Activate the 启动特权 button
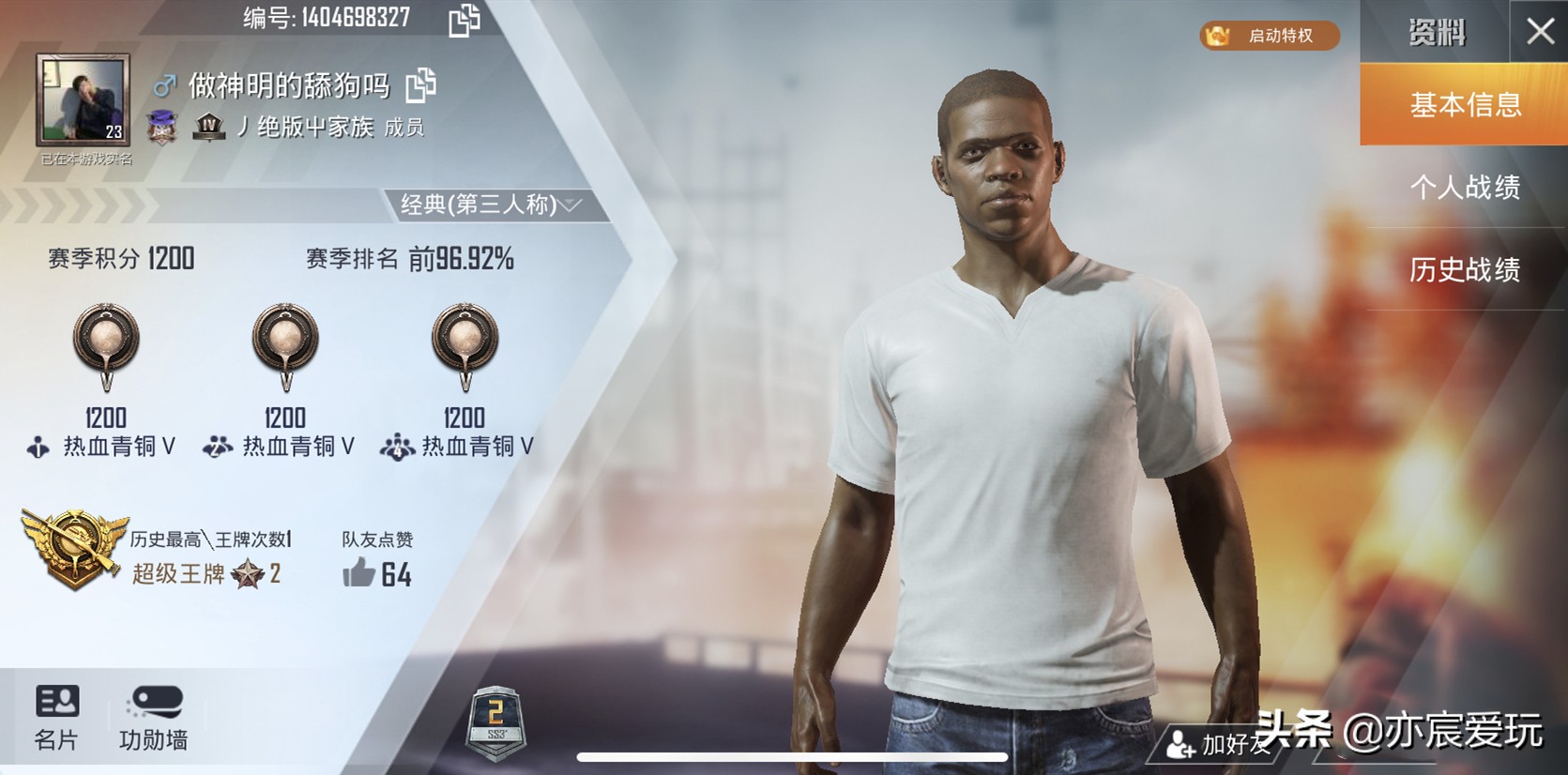Viewport: 1568px width, 775px height. [x=1270, y=36]
